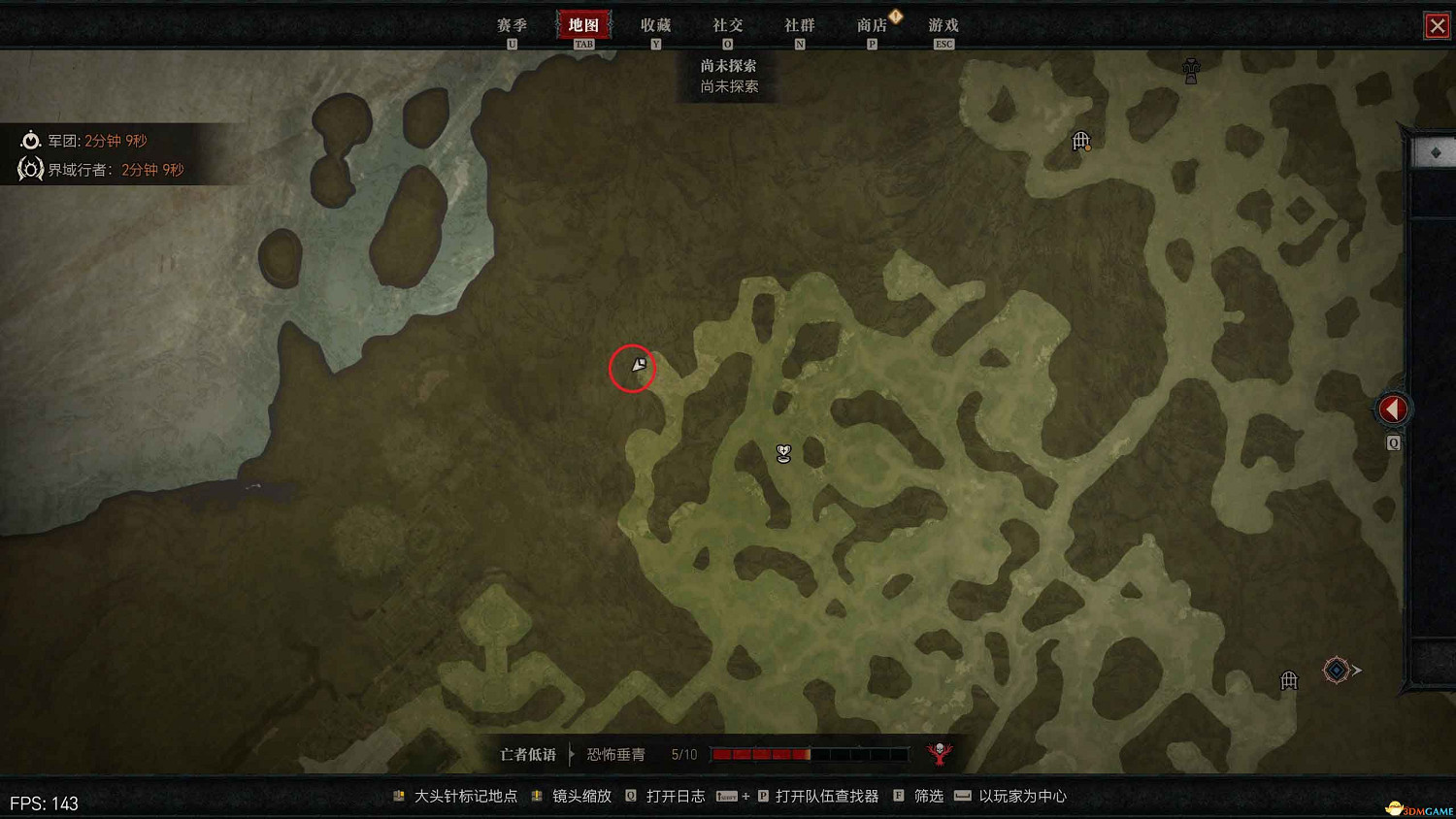Open the Q sidebar expander on the right
The width and height of the screenshot is (1456, 819).
click(1393, 442)
